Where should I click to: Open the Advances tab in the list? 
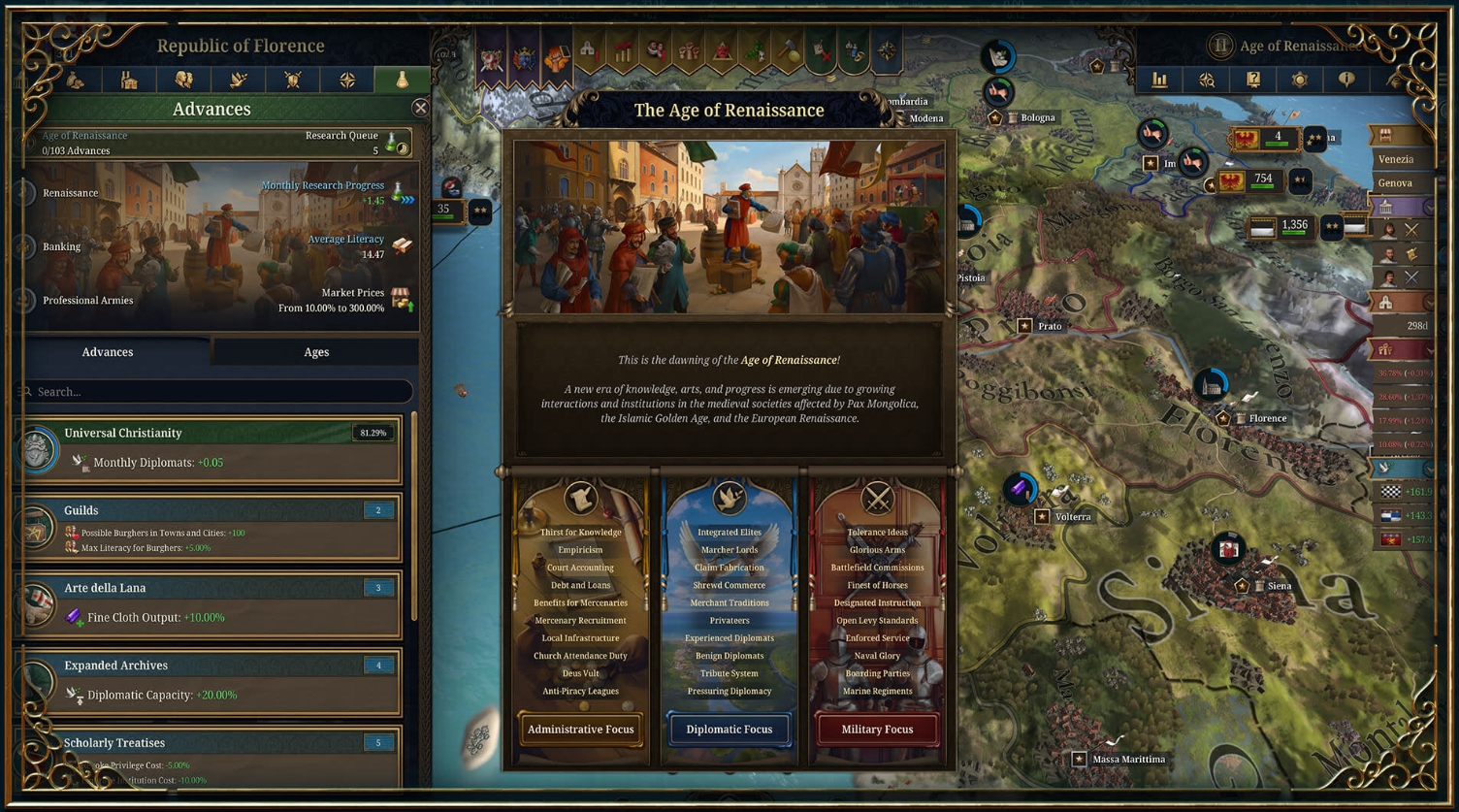tap(108, 352)
